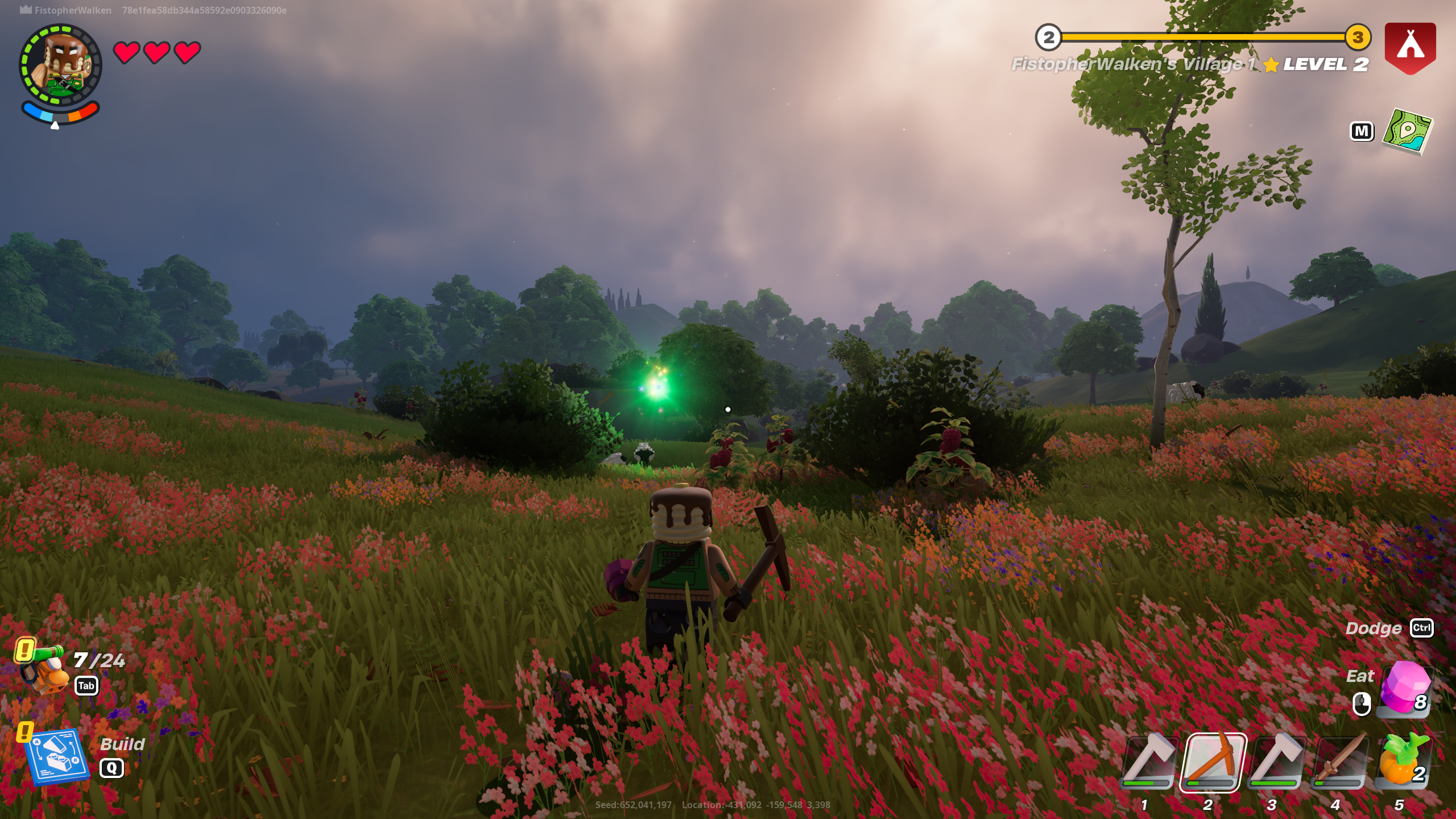Select the pumpkin hotbar slot
Viewport: 1456px width, 819px height.
coord(1403,762)
